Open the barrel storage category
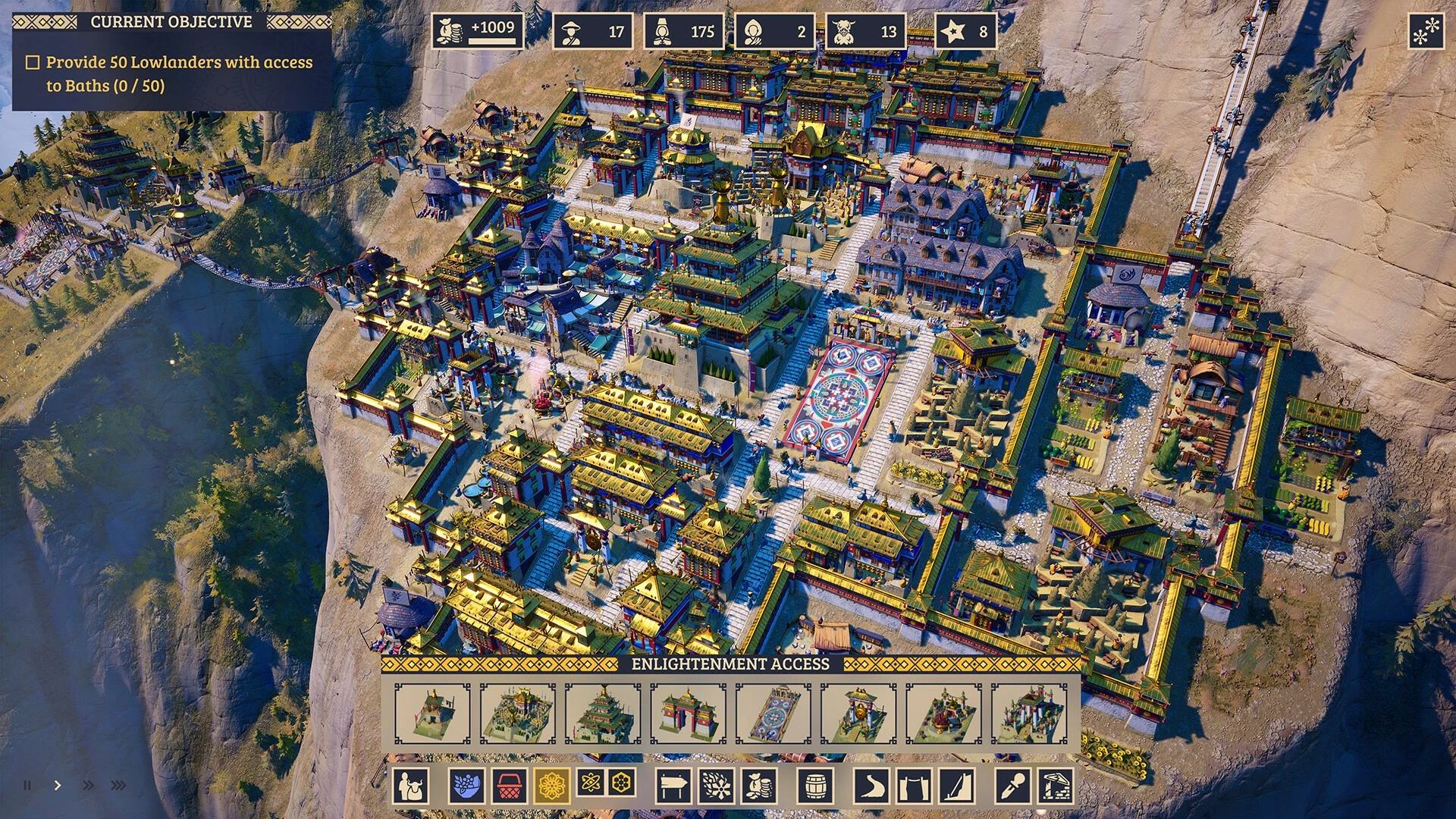 816,786
